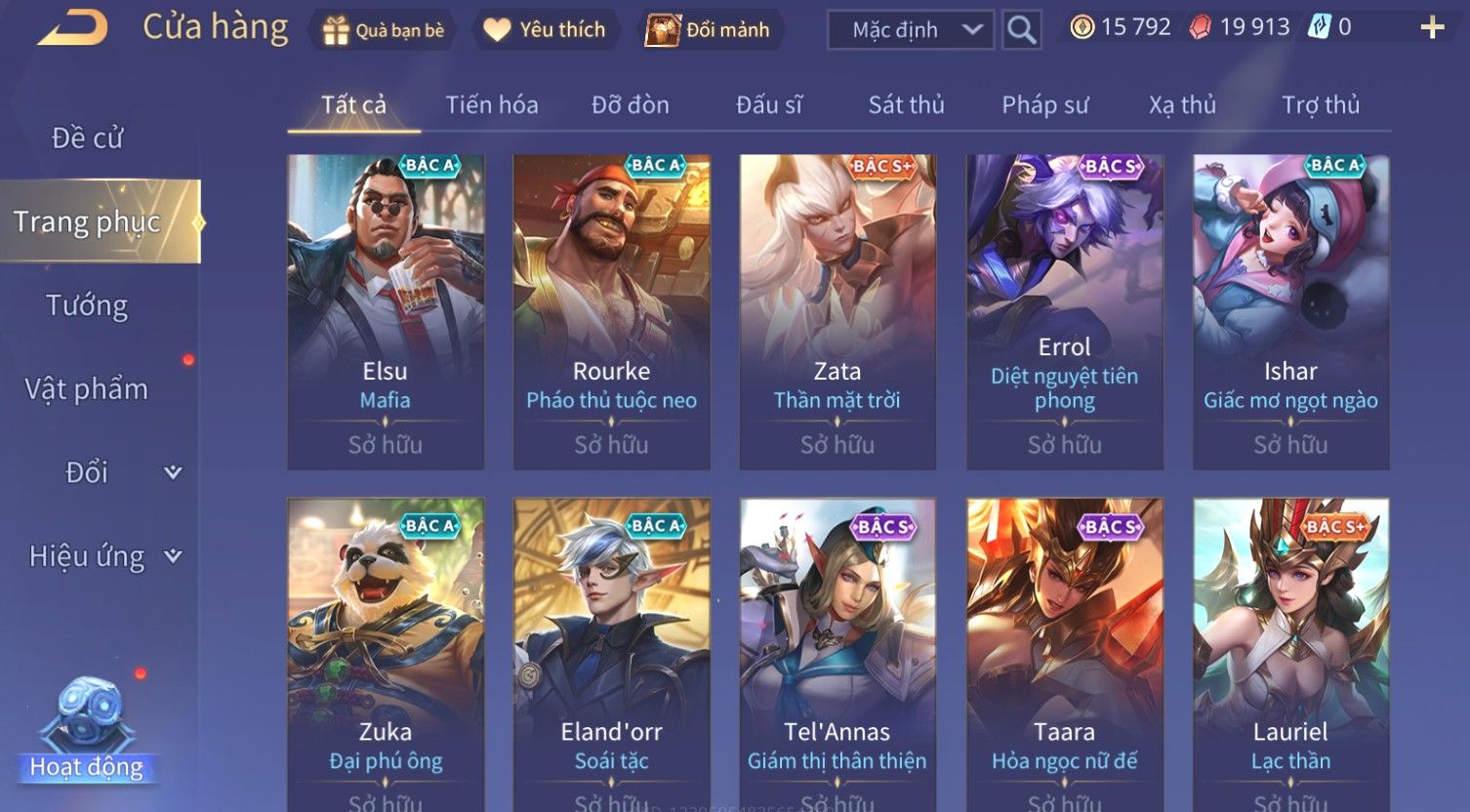This screenshot has height=812, width=1470.
Task: Select the Pháp sư category tab
Action: 1044,105
